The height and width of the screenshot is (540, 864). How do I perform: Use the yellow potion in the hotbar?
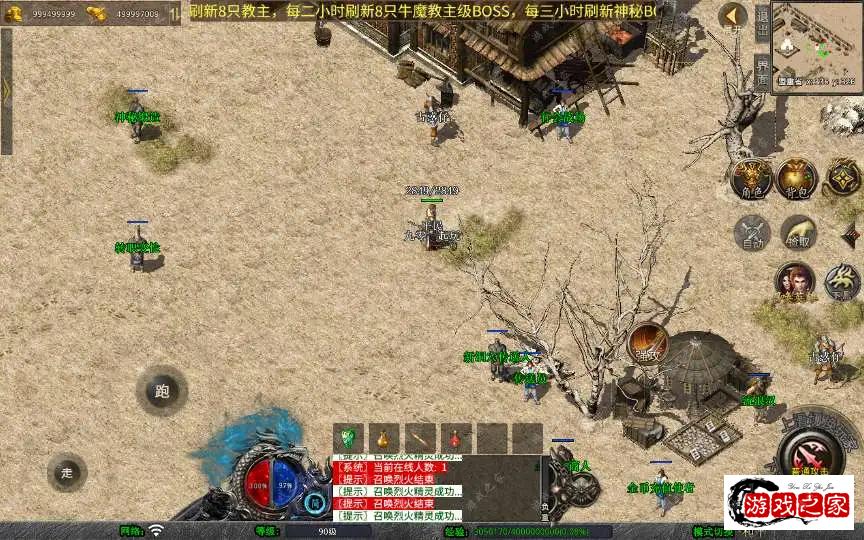[383, 438]
